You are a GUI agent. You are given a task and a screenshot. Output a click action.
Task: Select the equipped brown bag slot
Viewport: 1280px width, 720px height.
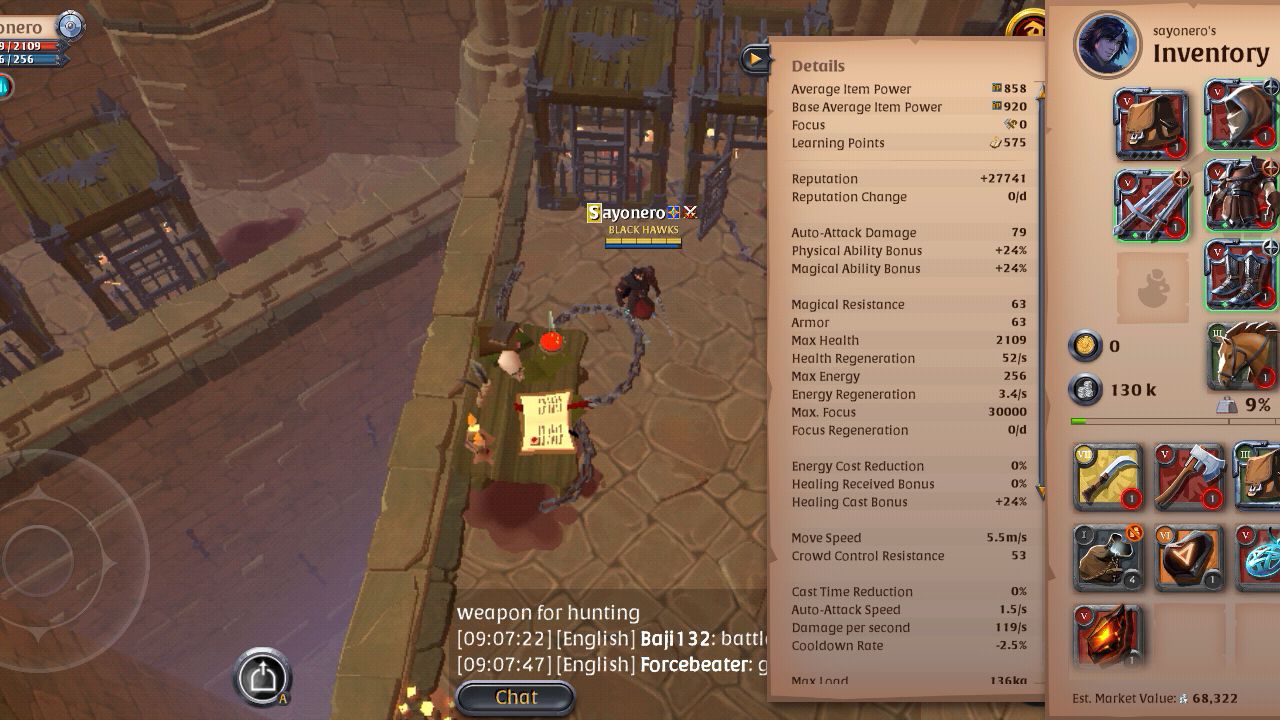click(1152, 124)
